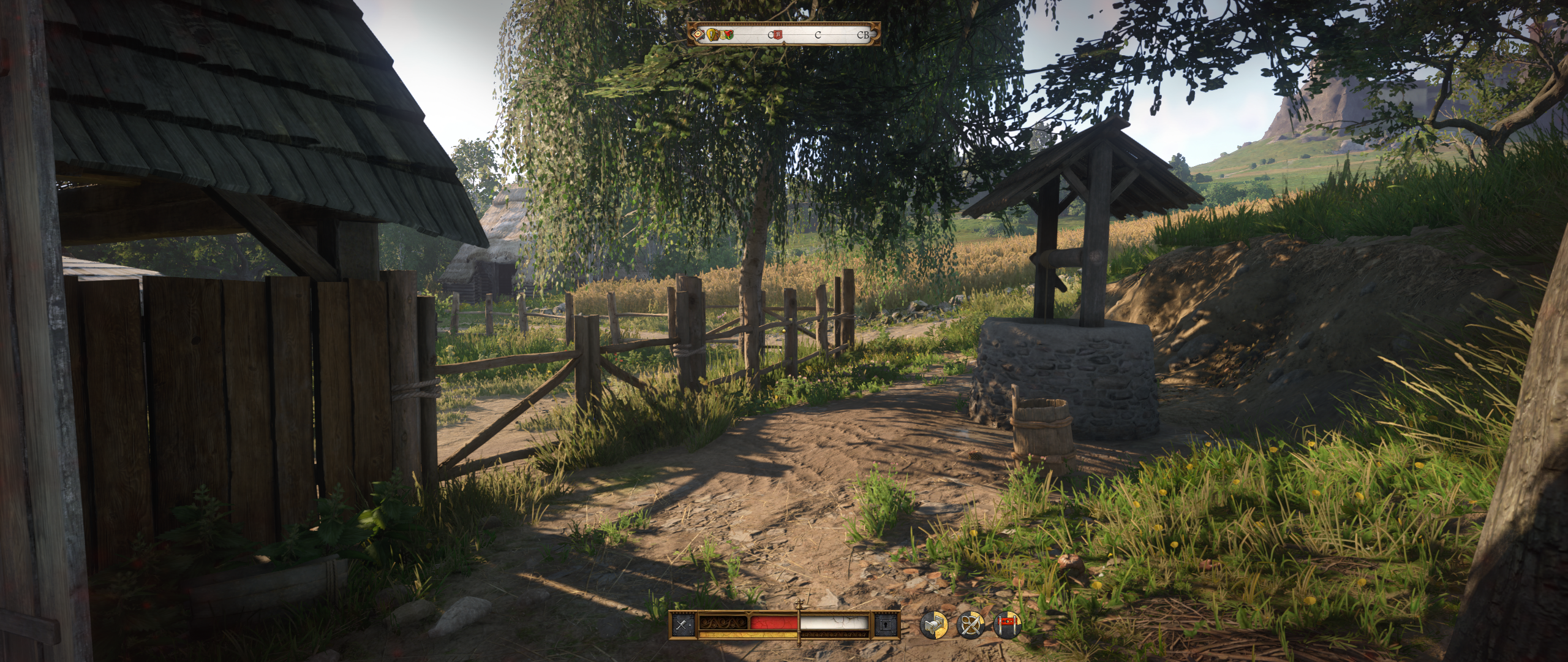
Task: Select the yellow exclamation shield marker
Action: pos(712,35)
